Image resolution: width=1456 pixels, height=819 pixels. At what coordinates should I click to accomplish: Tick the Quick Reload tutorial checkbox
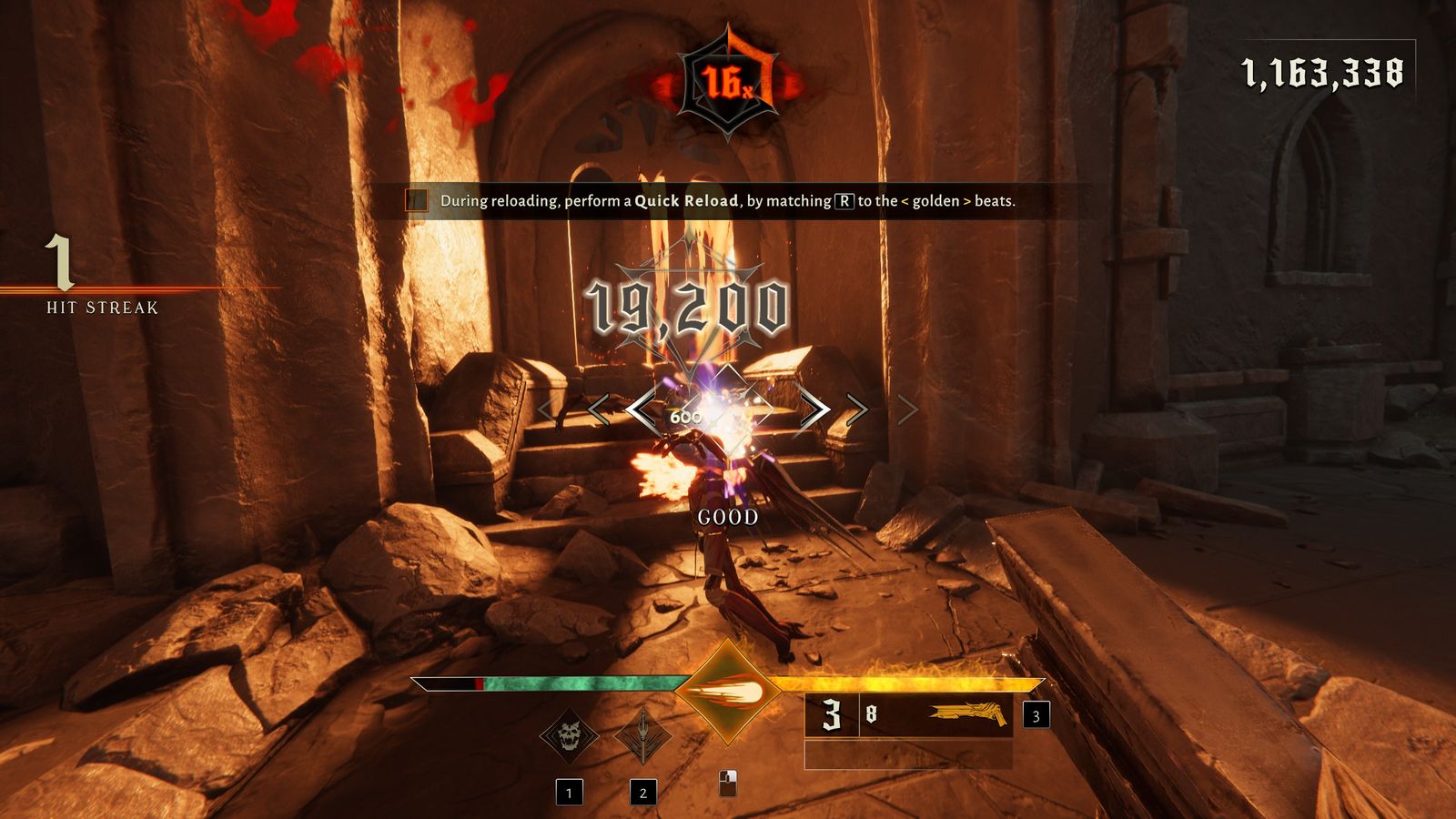[417, 200]
